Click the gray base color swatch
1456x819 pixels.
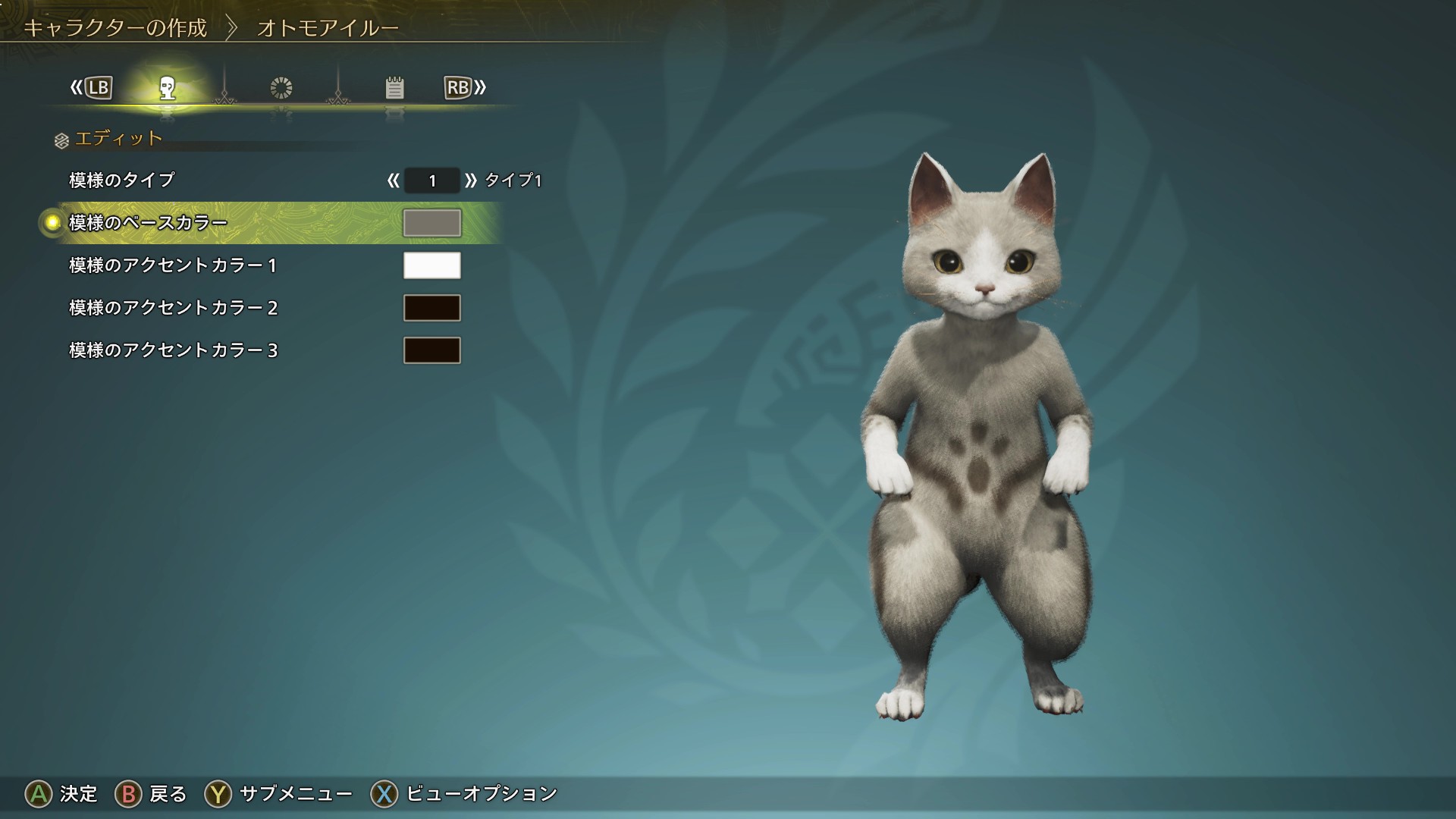[431, 223]
